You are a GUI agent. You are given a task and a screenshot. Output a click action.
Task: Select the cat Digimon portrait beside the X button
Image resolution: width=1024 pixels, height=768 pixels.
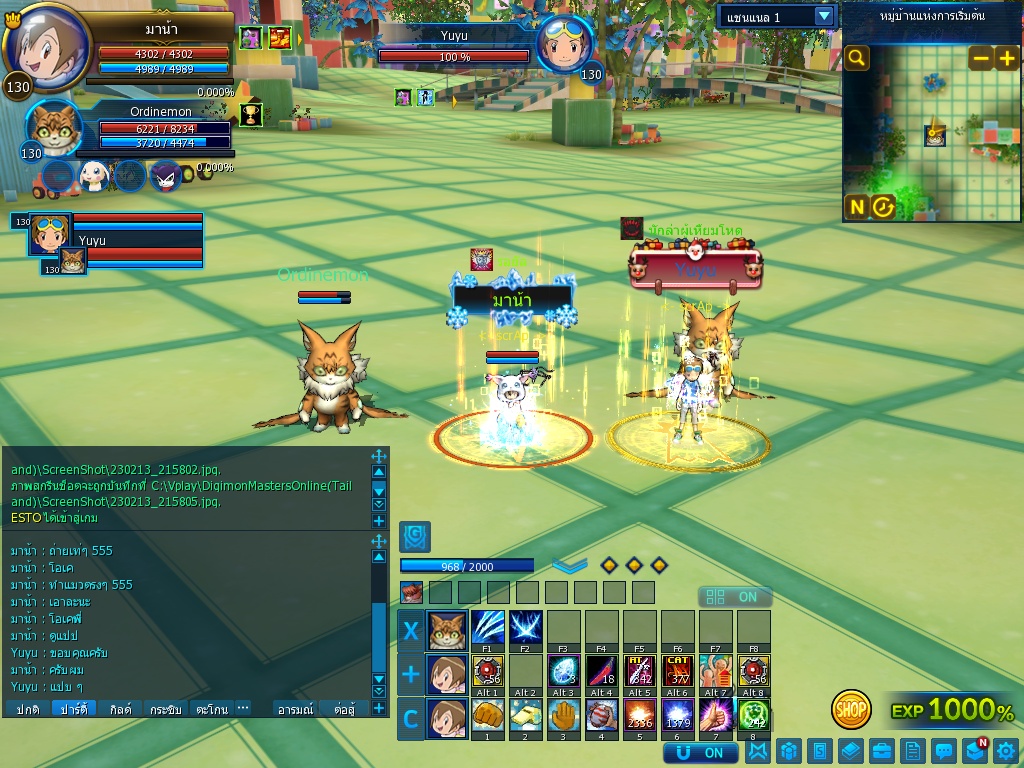coord(447,630)
